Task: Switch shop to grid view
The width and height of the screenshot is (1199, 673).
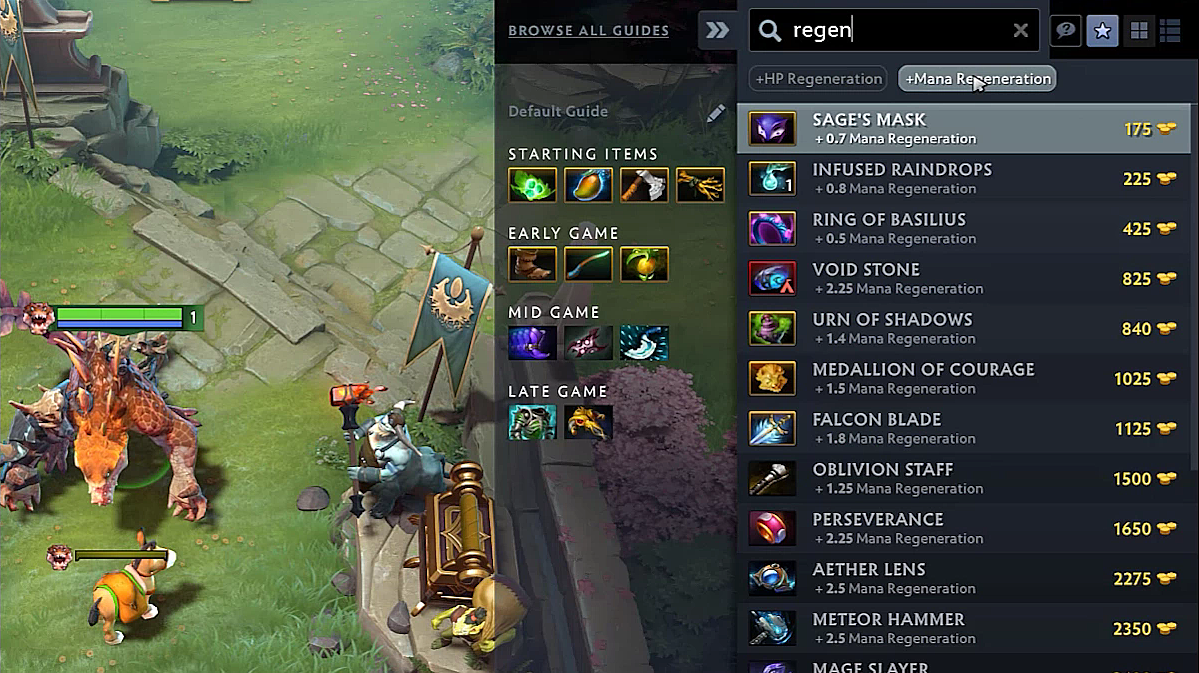Action: [x=1138, y=32]
